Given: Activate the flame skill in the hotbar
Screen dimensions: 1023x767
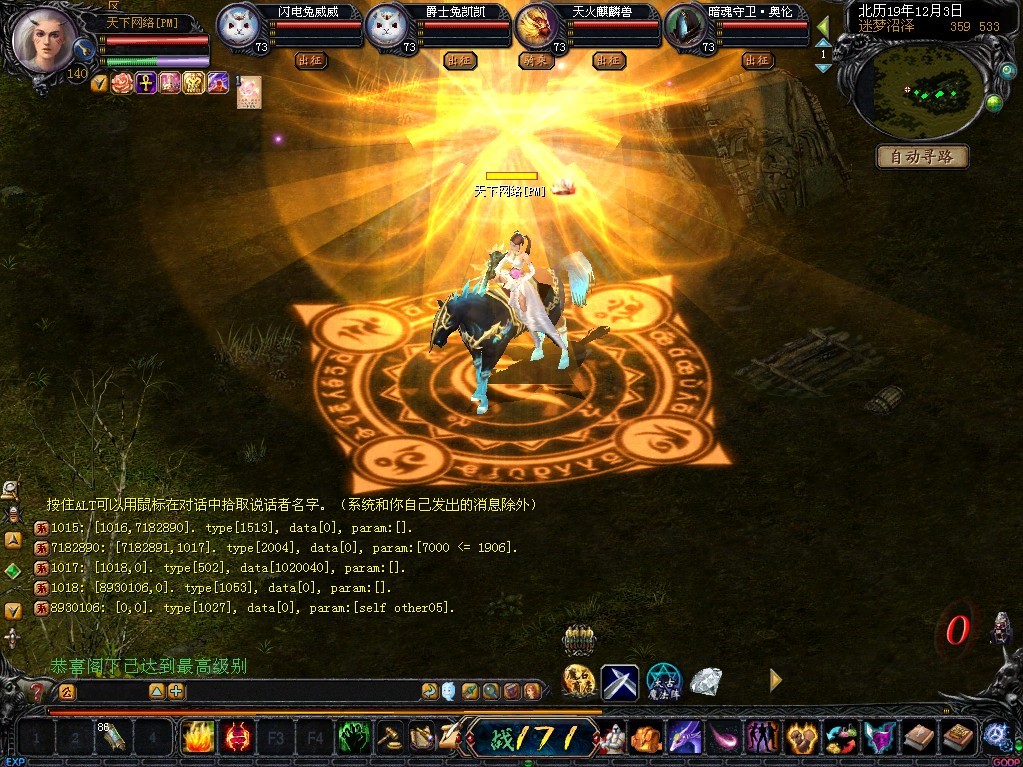Looking at the screenshot, I should point(197,738).
